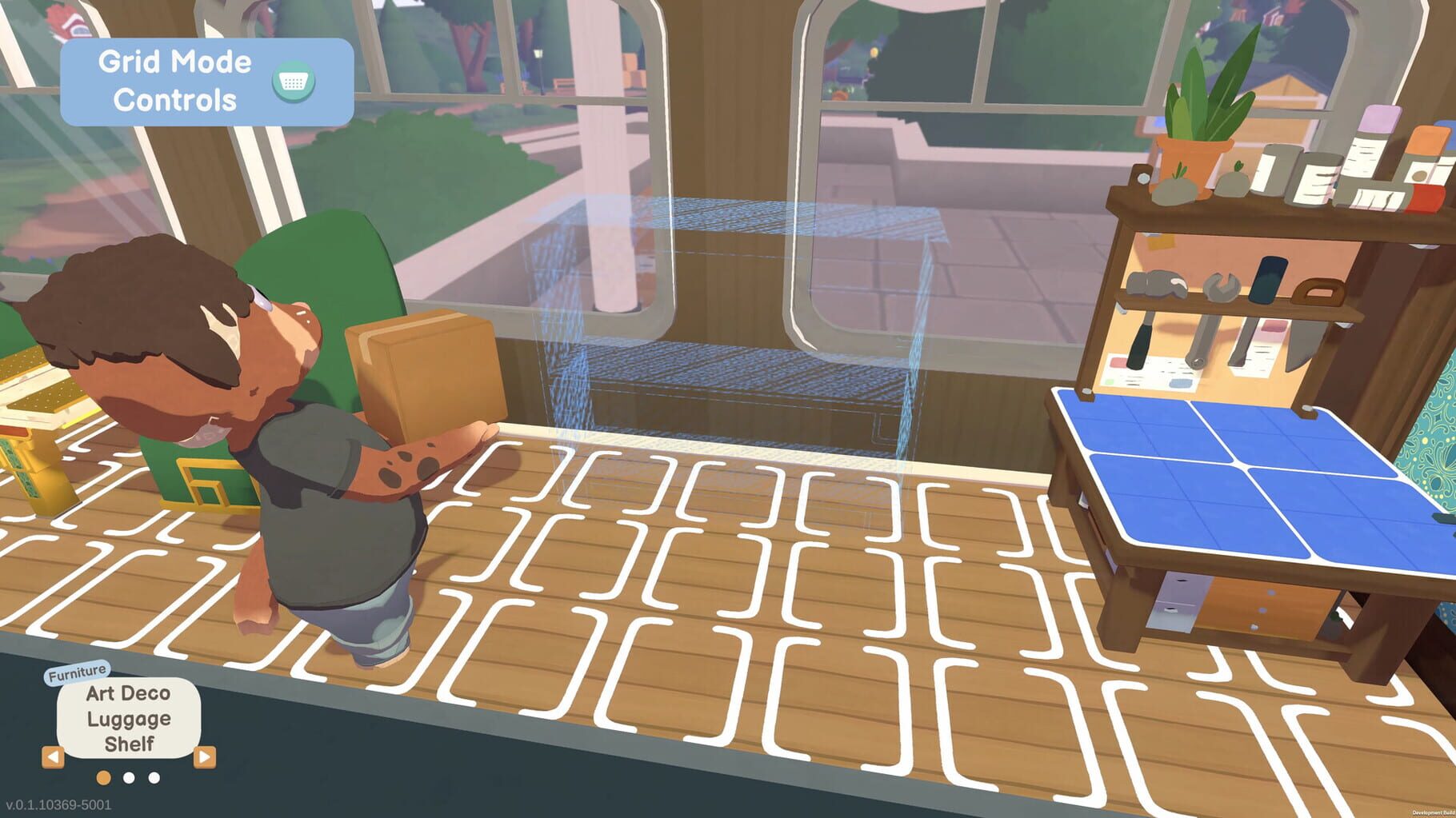
Task: Click the left arrow to view previous furniture
Action: (54, 756)
